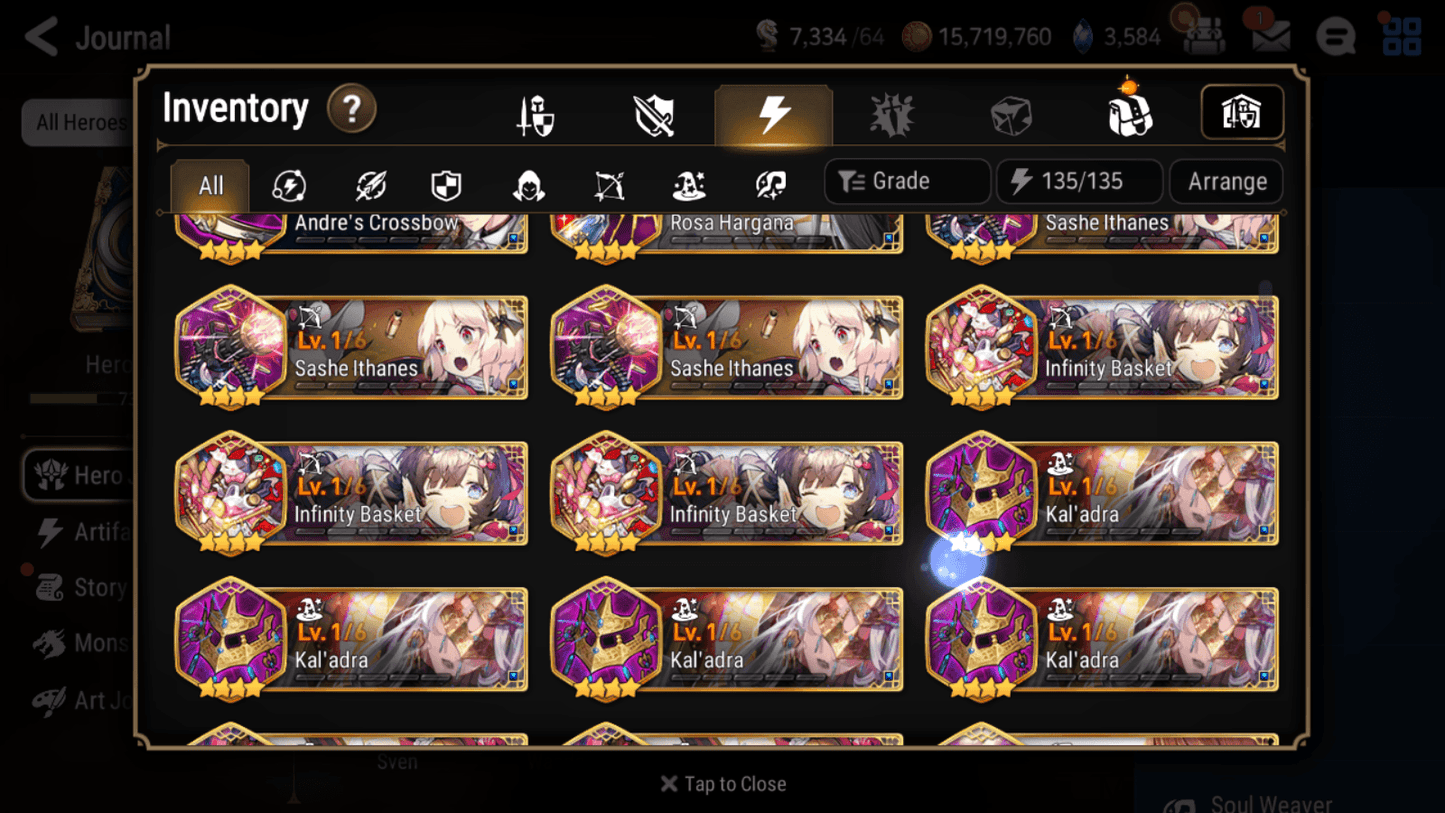This screenshot has height=813, width=1445.
Task: Tap to Close the inventory
Action: pos(722,784)
